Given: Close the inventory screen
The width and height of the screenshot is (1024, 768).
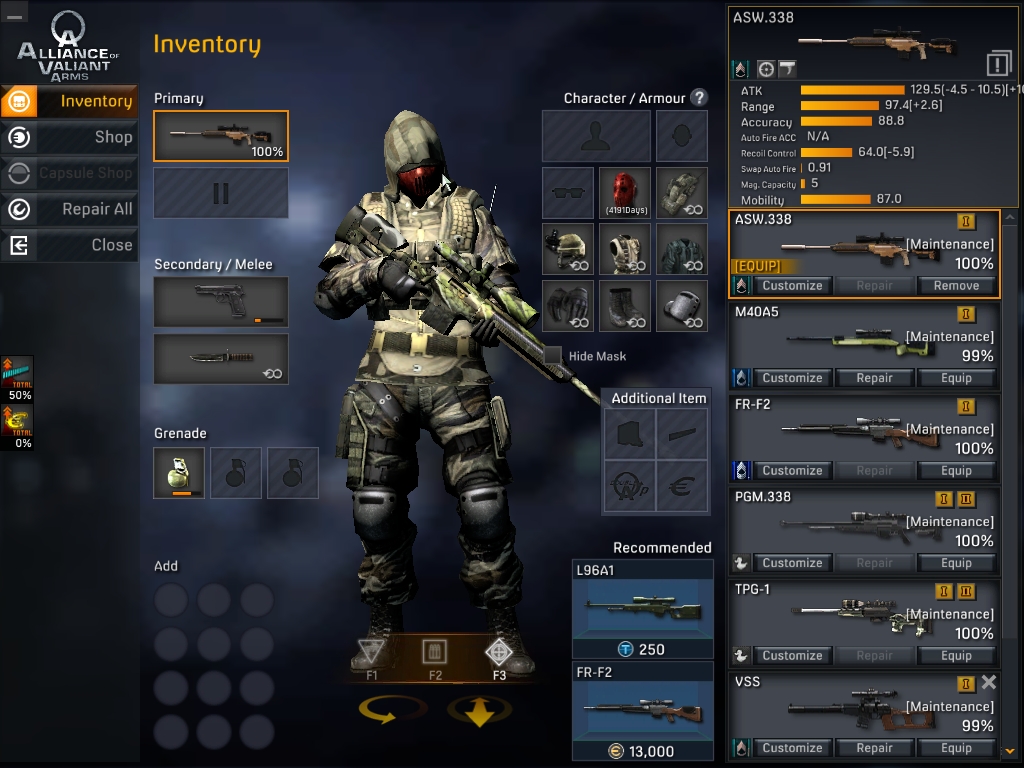Looking at the screenshot, I should pos(70,245).
